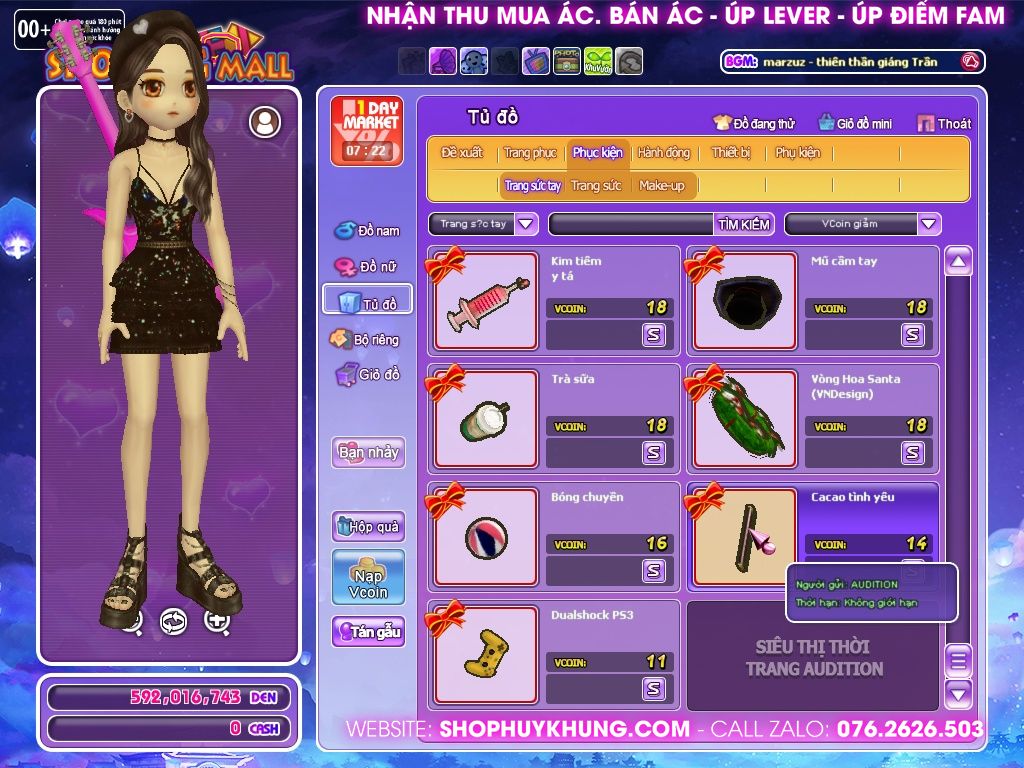
Task: Open the Hành động tab
Action: [x=664, y=153]
